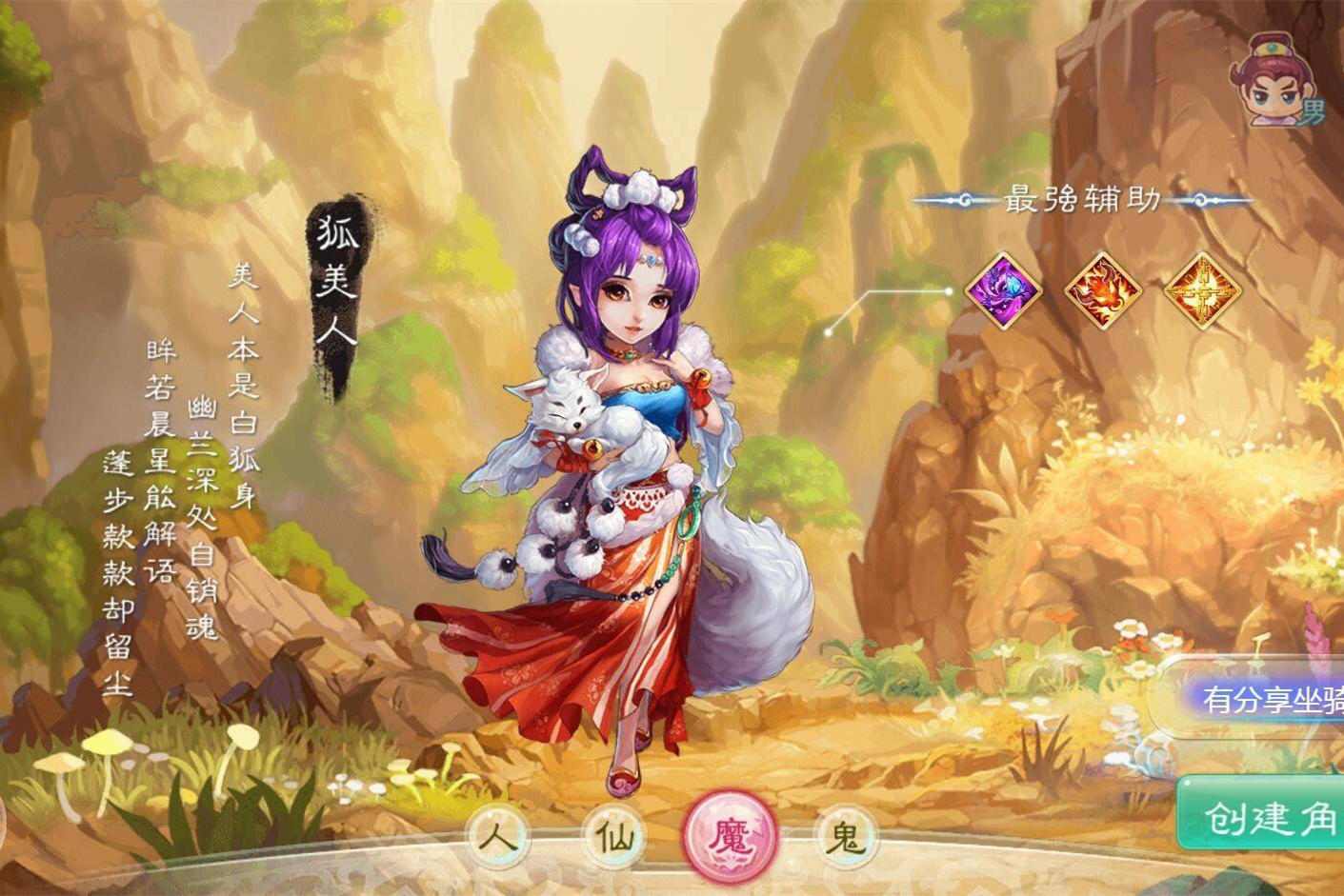Inspect the red flame skill icon

(1102, 290)
